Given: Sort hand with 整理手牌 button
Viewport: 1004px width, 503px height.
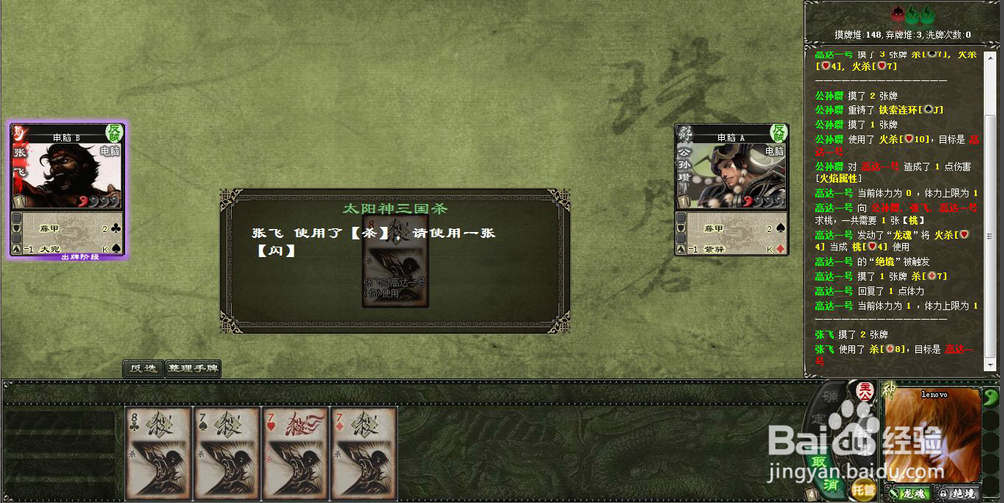Looking at the screenshot, I should click(193, 368).
